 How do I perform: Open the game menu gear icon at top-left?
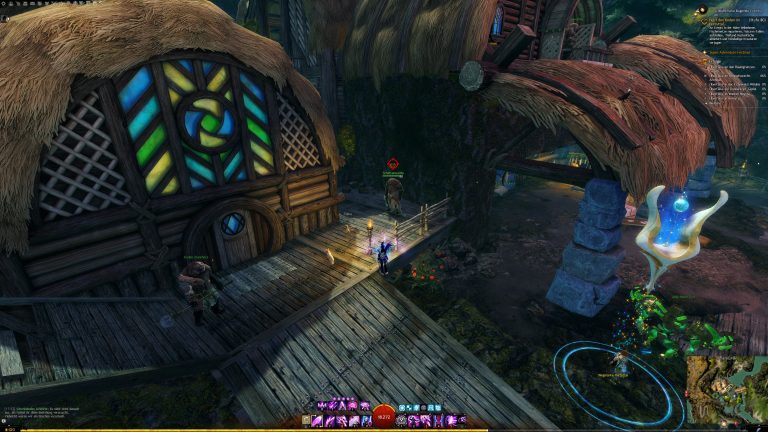coord(5,3)
